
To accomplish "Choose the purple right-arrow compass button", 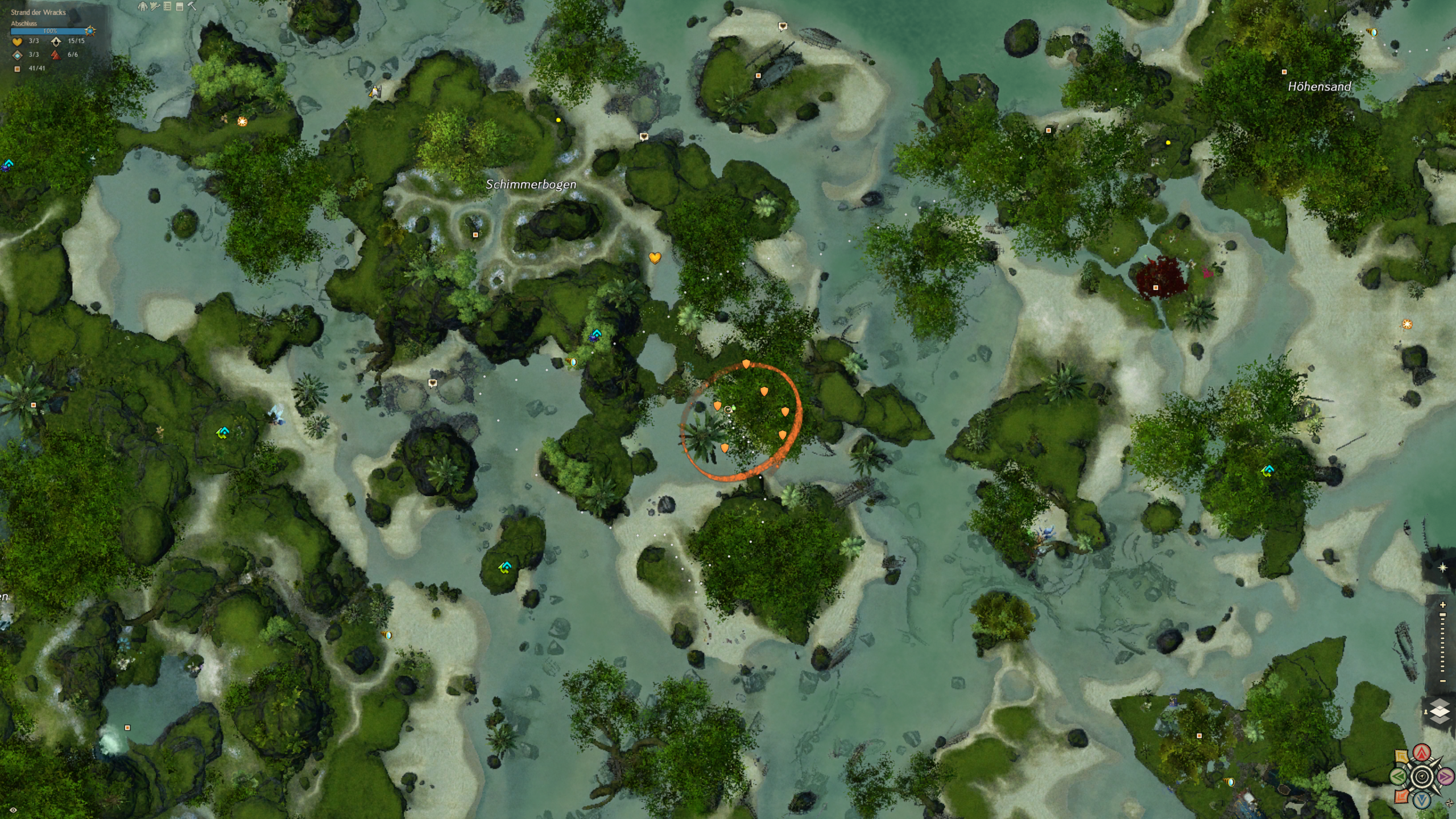I will 1445,776.
